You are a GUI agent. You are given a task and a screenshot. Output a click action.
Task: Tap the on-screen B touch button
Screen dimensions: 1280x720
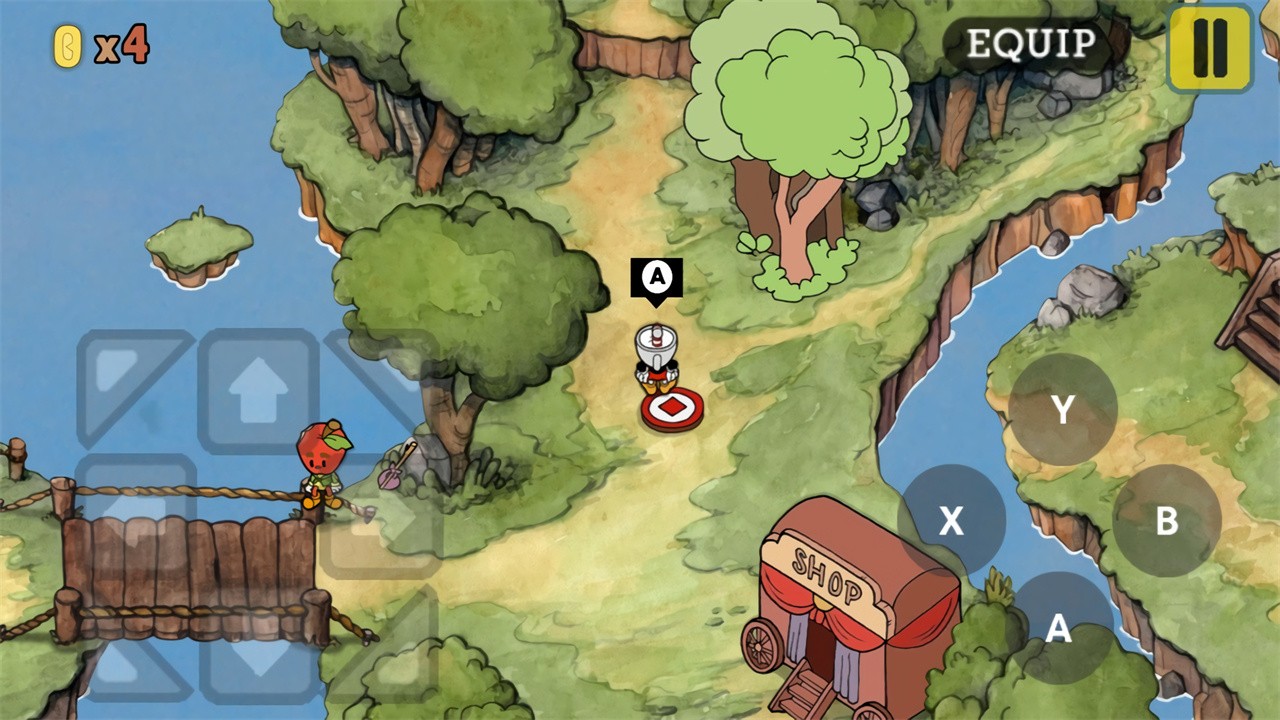(1166, 520)
